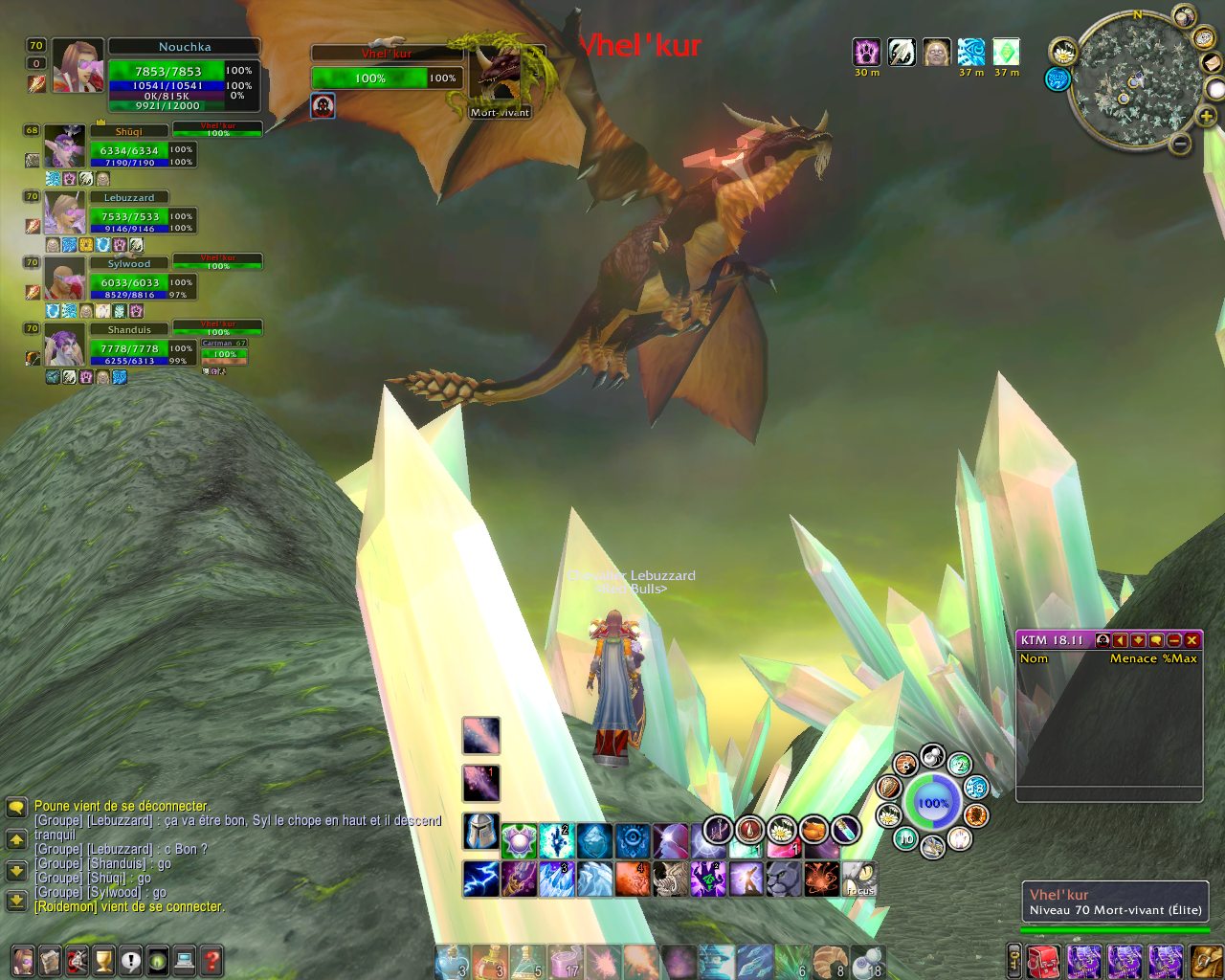Zoom in the minimap with plus button
1225x980 pixels.
(1206, 117)
